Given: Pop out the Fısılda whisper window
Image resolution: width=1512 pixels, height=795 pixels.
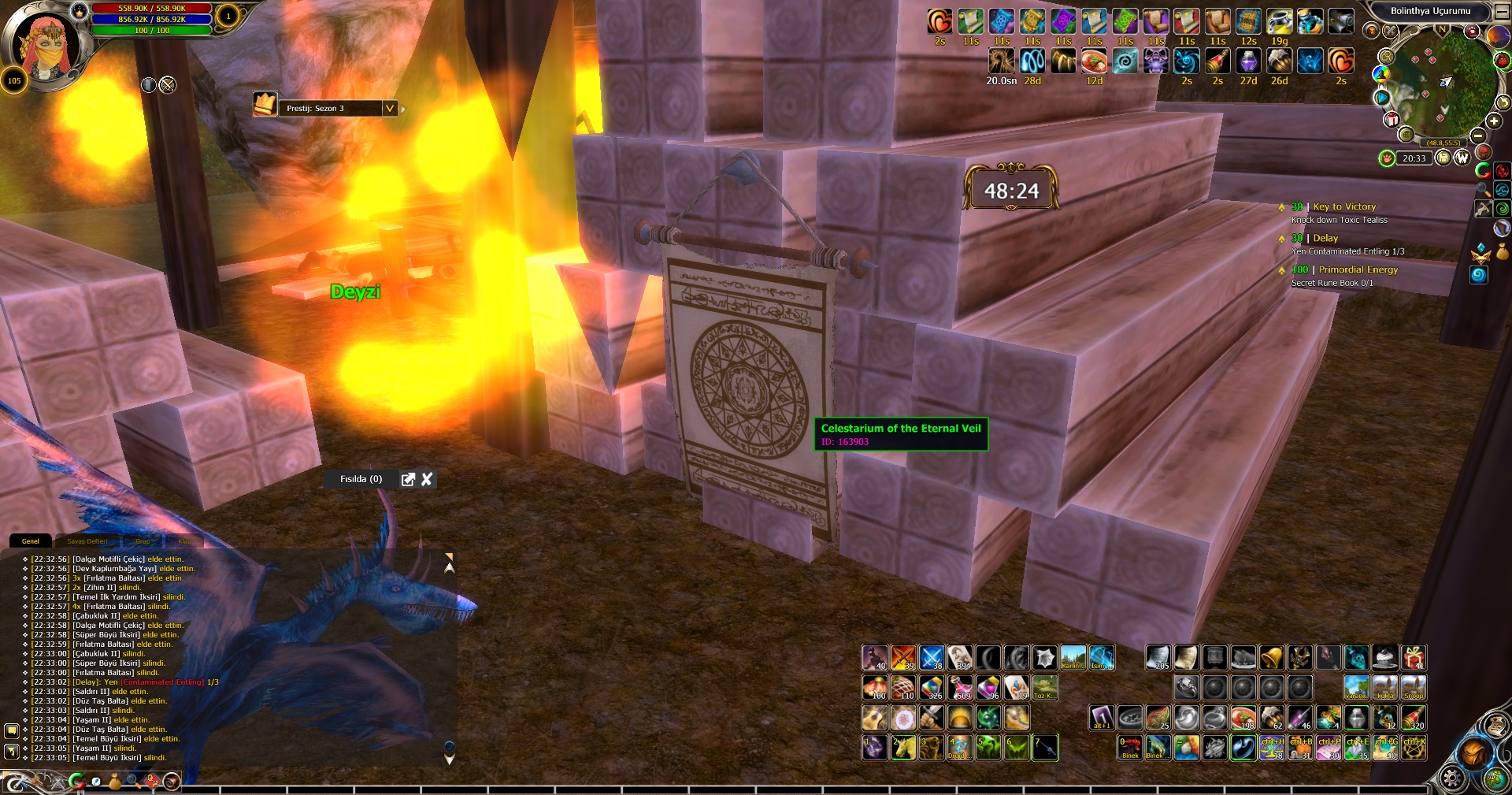Looking at the screenshot, I should click(x=408, y=479).
